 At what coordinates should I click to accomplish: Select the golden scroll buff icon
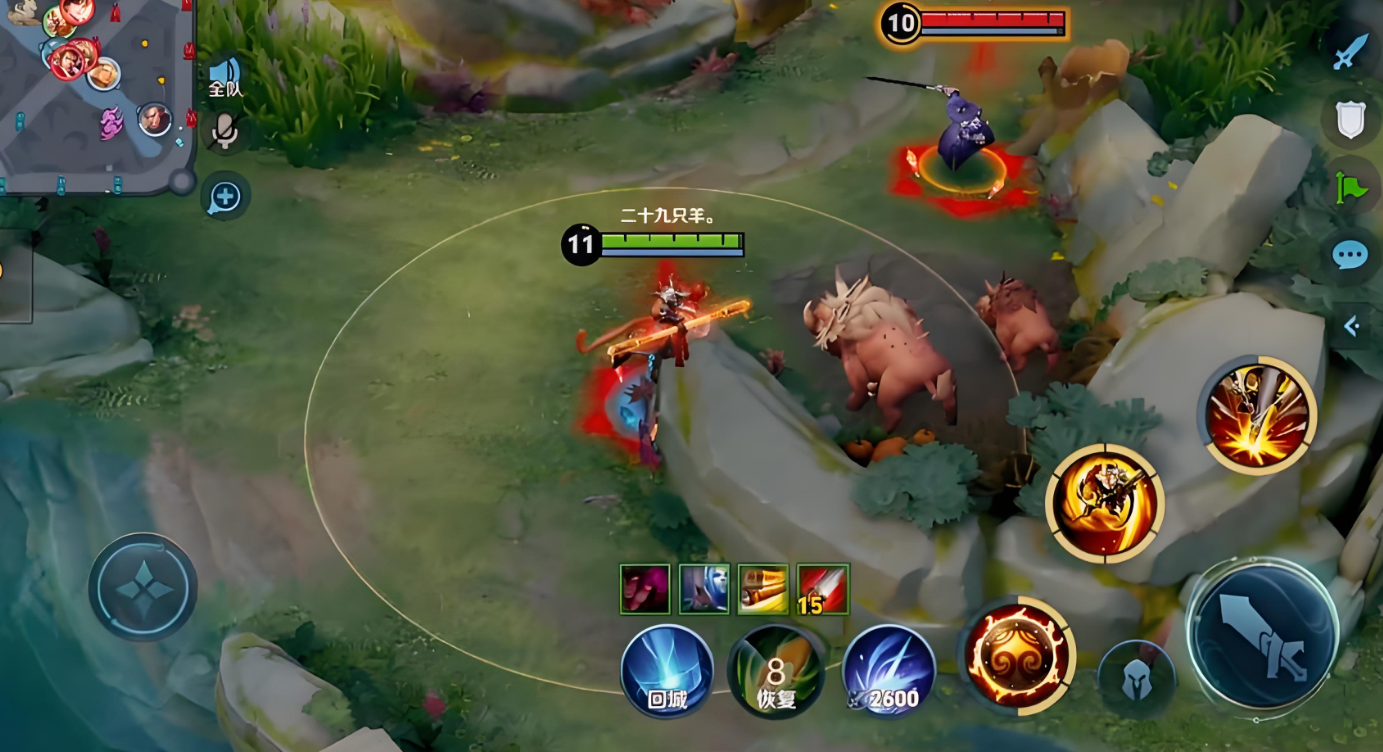(763, 588)
